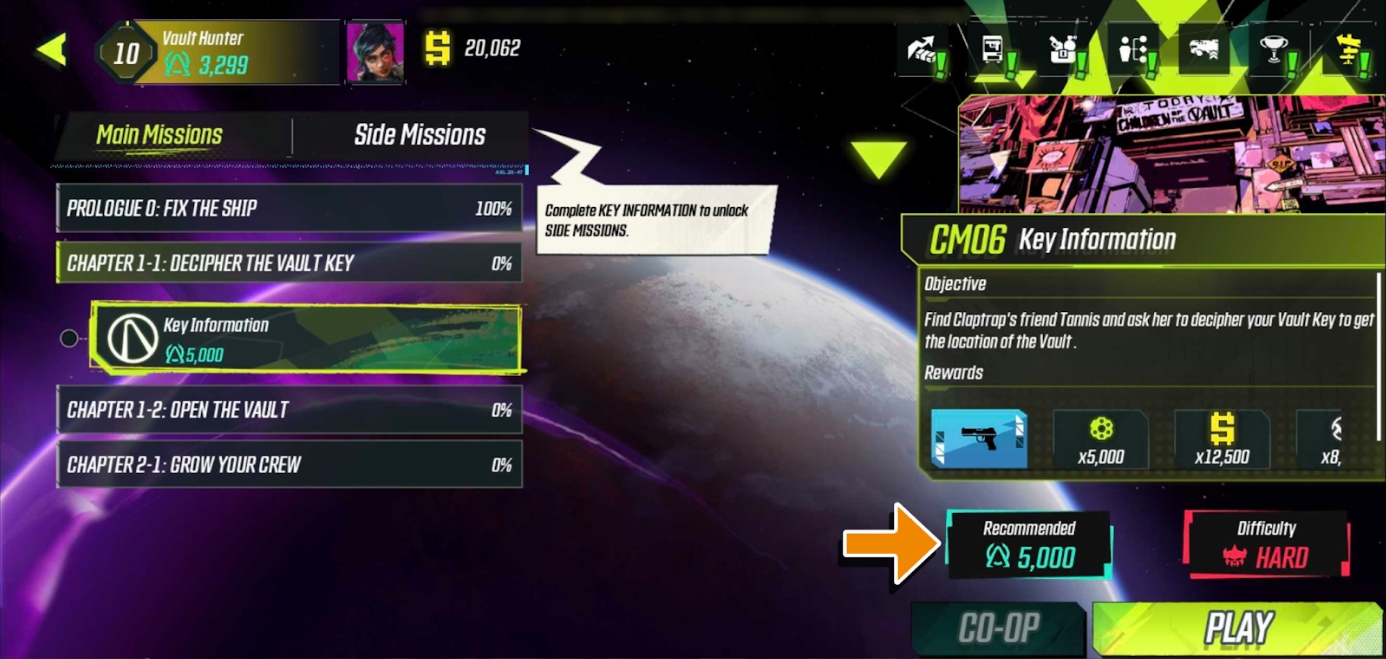The width and height of the screenshot is (1386, 659).
Task: Go back using the yellow arrow
Action: [x=51, y=49]
